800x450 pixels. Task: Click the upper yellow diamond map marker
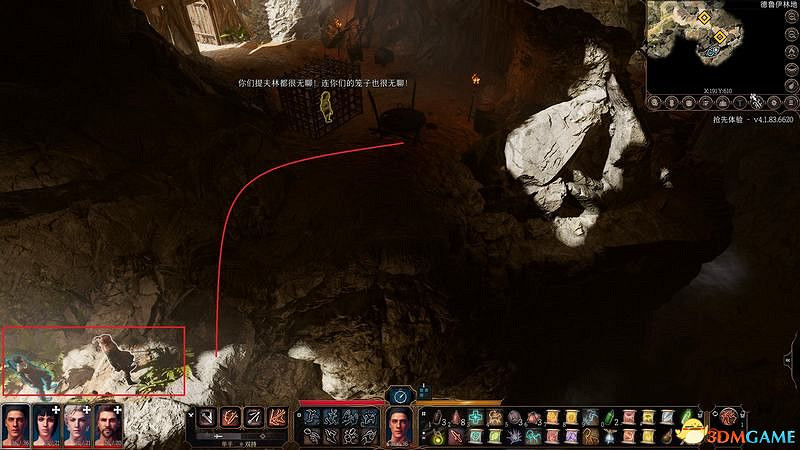[x=705, y=17]
